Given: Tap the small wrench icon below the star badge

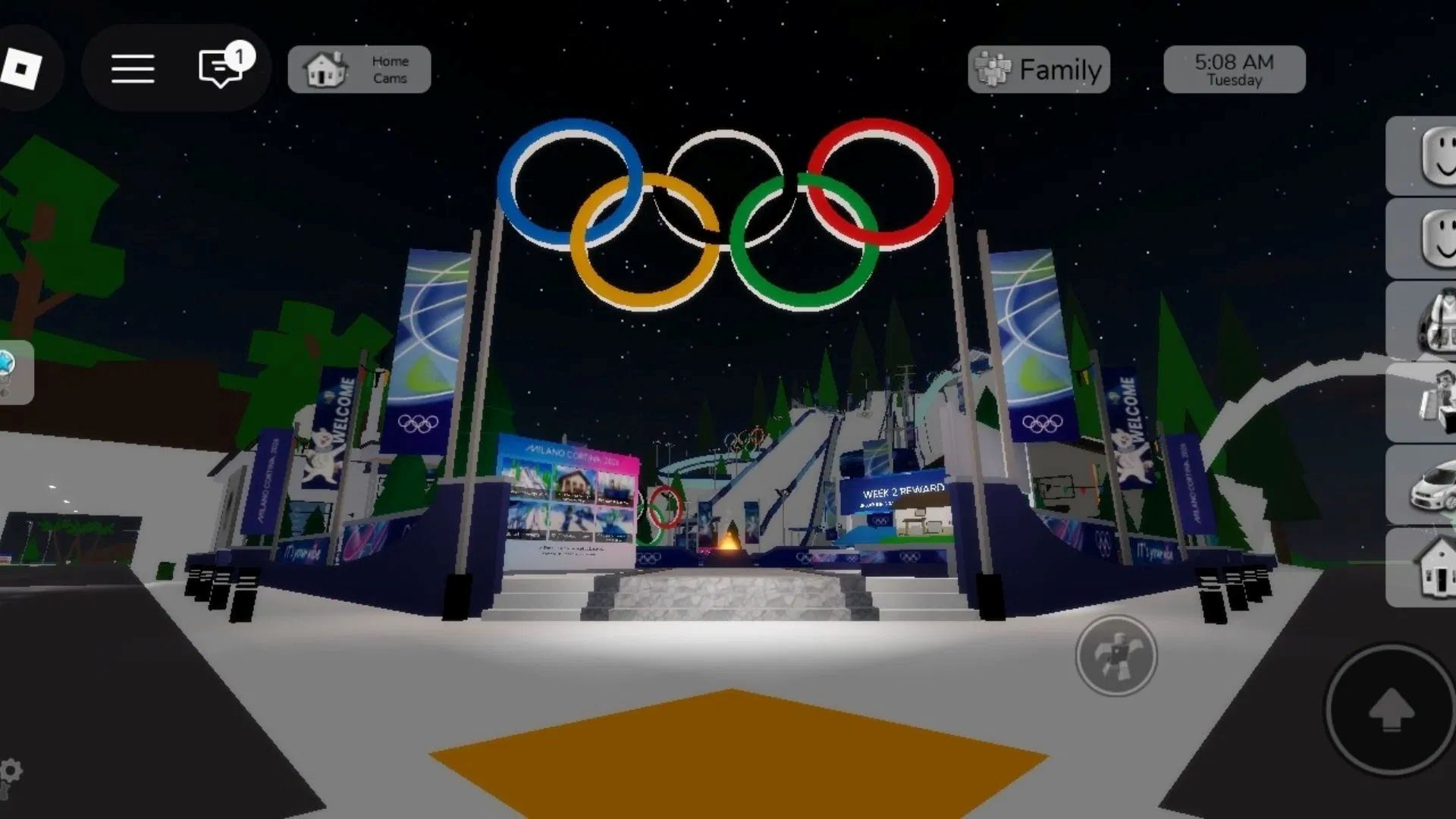Looking at the screenshot, I should pyautogui.click(x=6, y=391).
